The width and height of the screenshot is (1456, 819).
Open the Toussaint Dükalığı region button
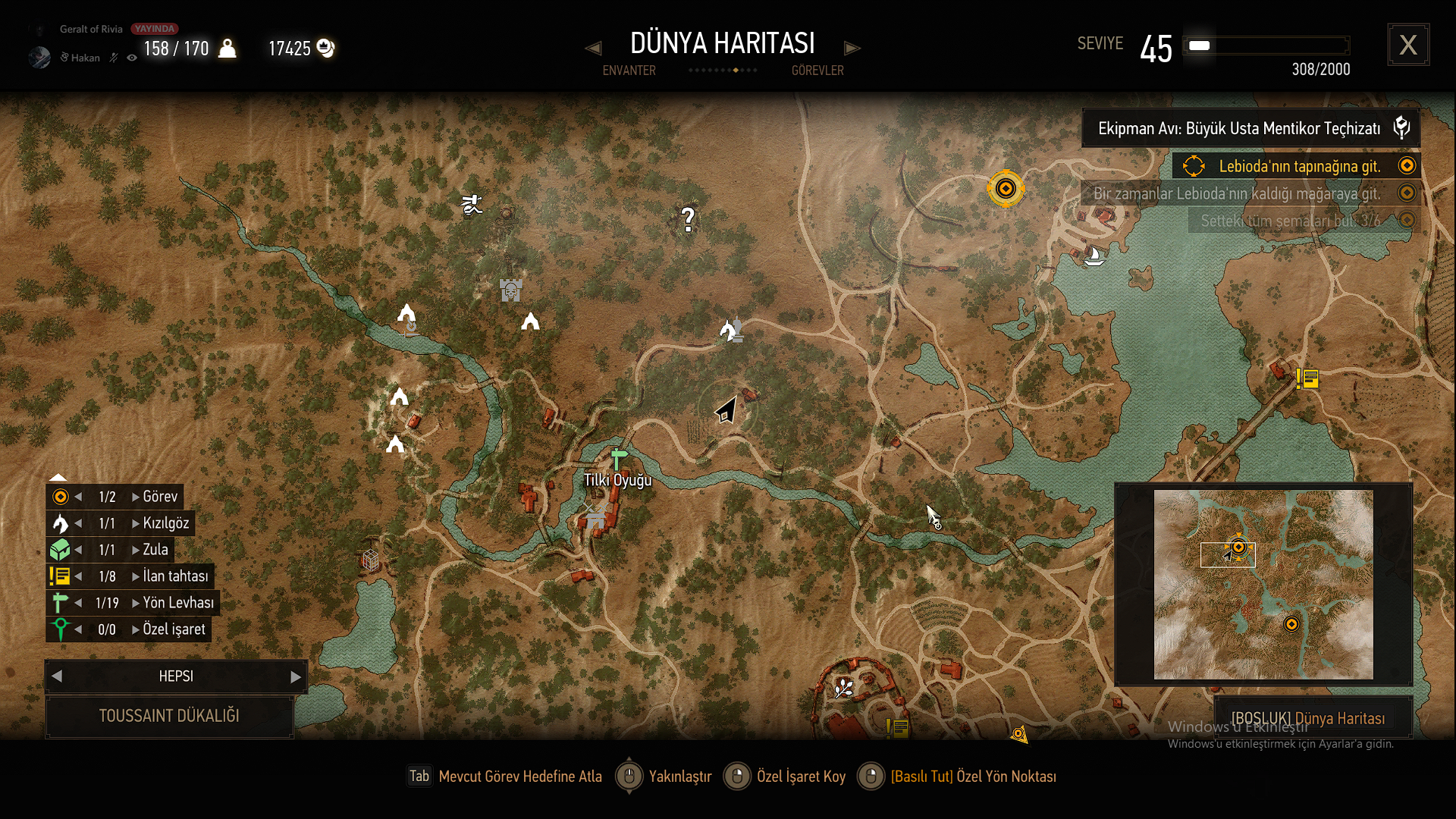coord(169,716)
